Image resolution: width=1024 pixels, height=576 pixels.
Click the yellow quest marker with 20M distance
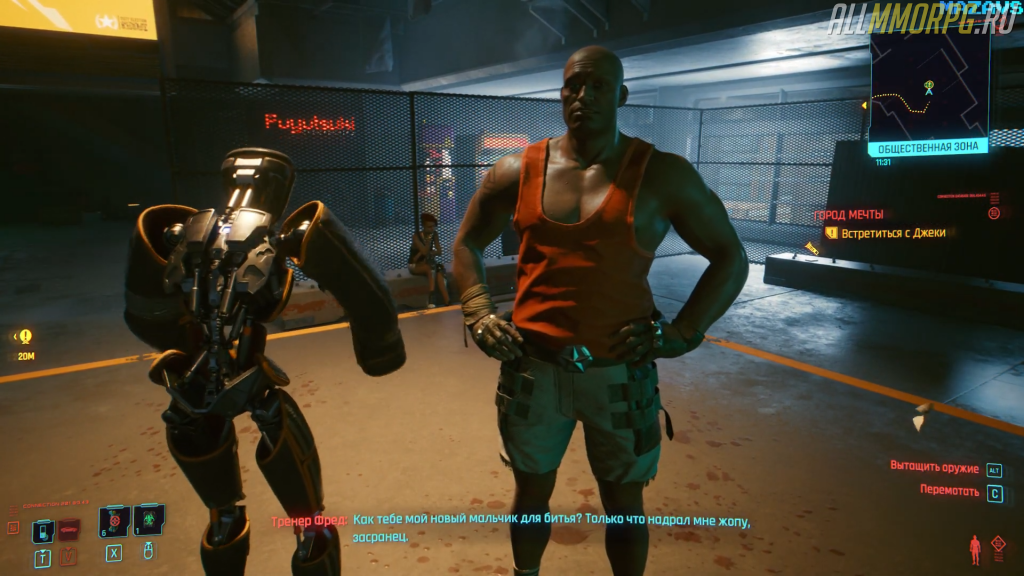(25, 337)
